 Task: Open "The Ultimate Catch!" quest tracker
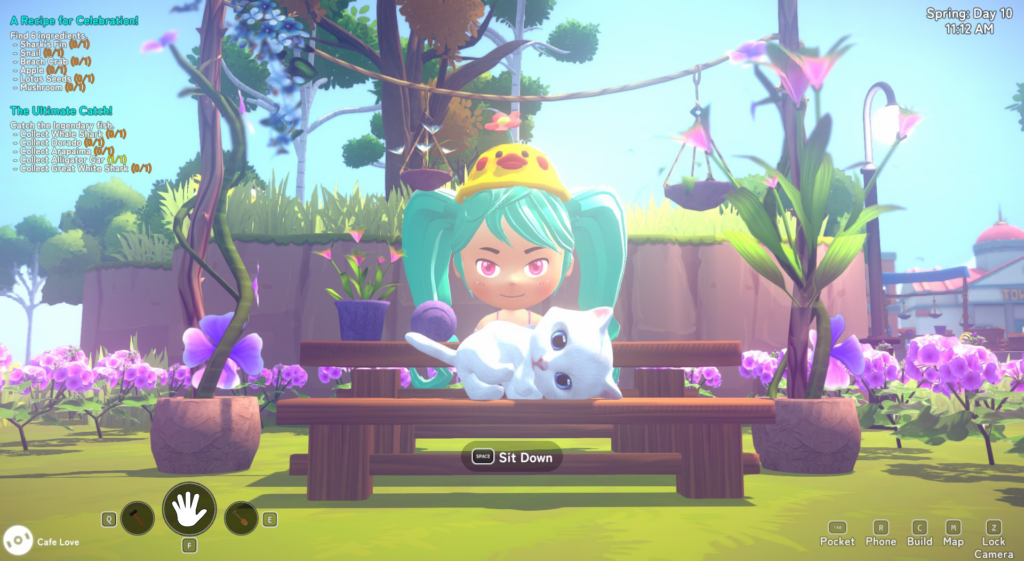tap(61, 110)
